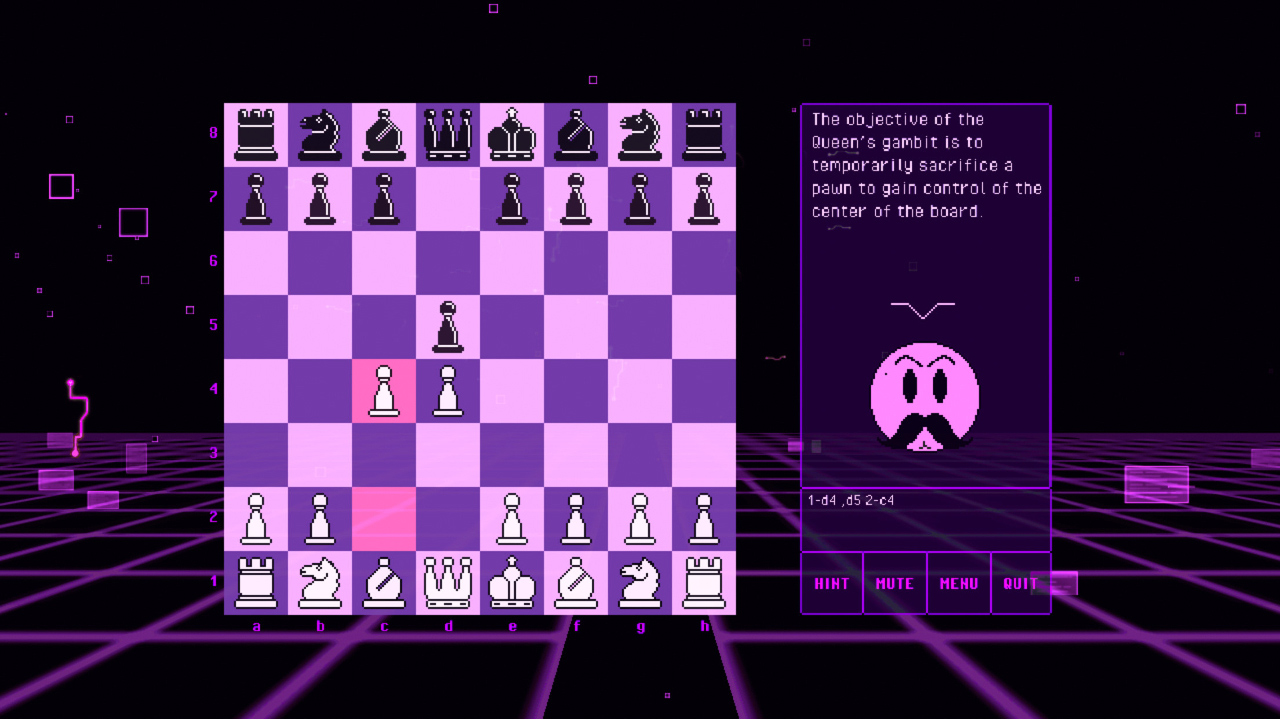Click the highlighted pink c2 square
The width and height of the screenshot is (1280, 720).
coord(384,518)
